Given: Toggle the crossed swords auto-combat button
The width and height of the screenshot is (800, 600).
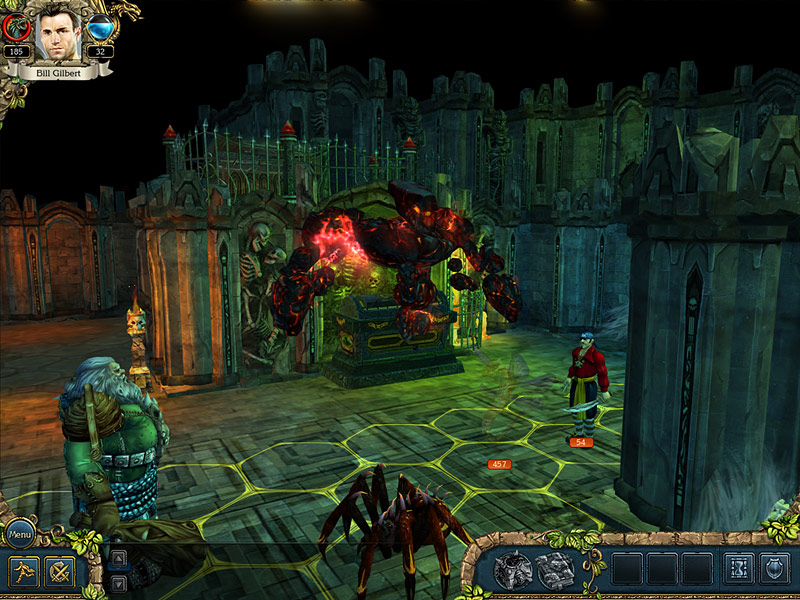Looking at the screenshot, I should (58, 572).
